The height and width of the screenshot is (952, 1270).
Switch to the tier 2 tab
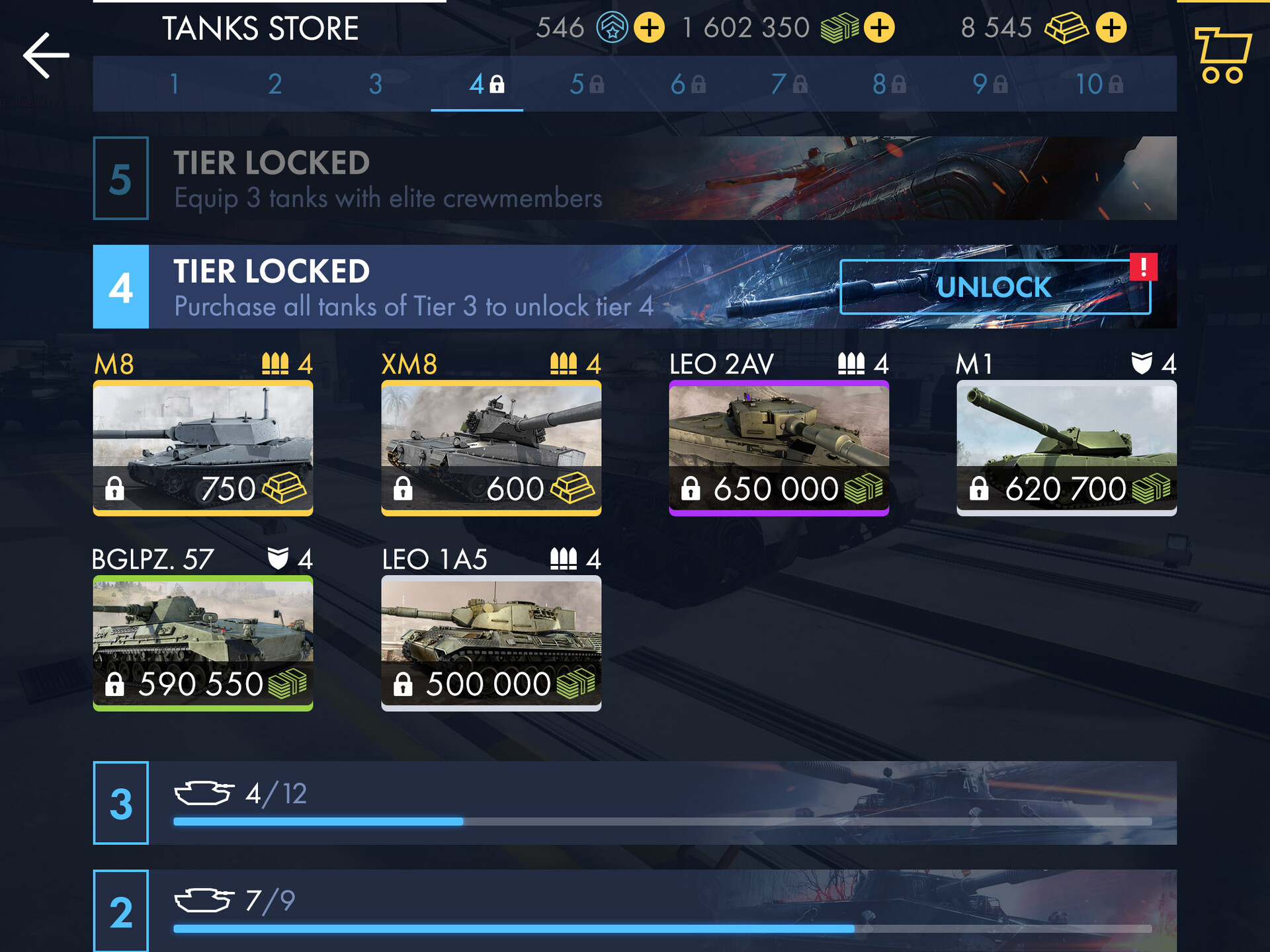(275, 84)
